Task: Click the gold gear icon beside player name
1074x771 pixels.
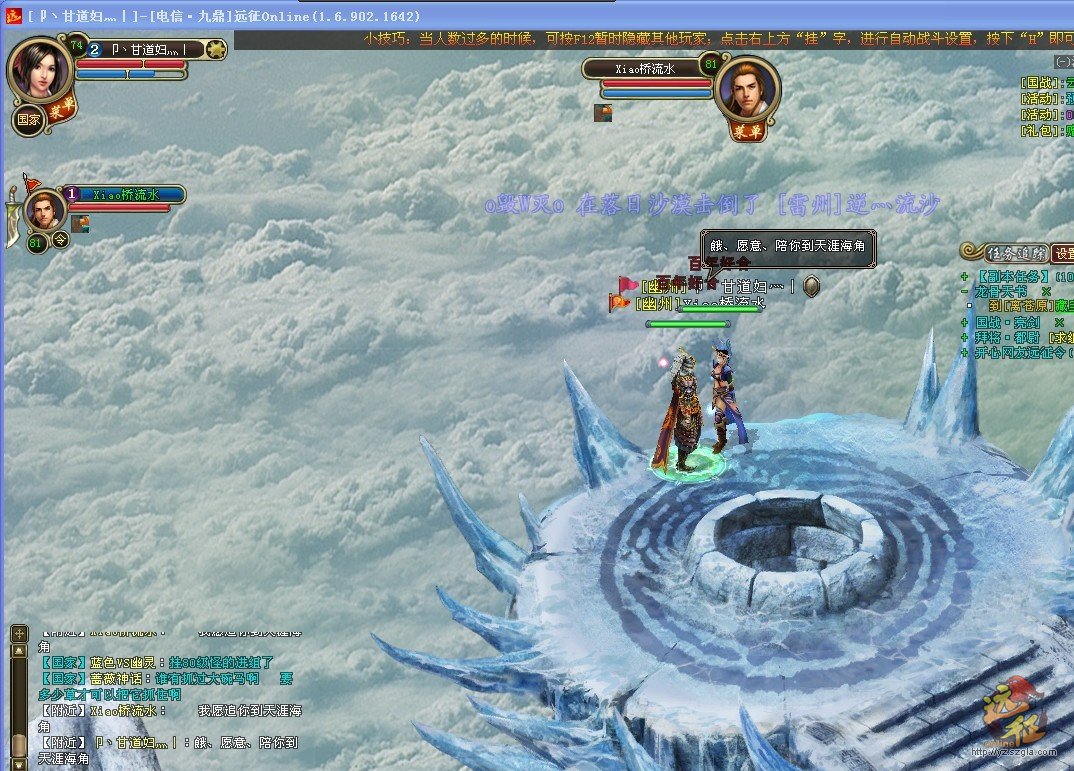Action: tap(215, 48)
